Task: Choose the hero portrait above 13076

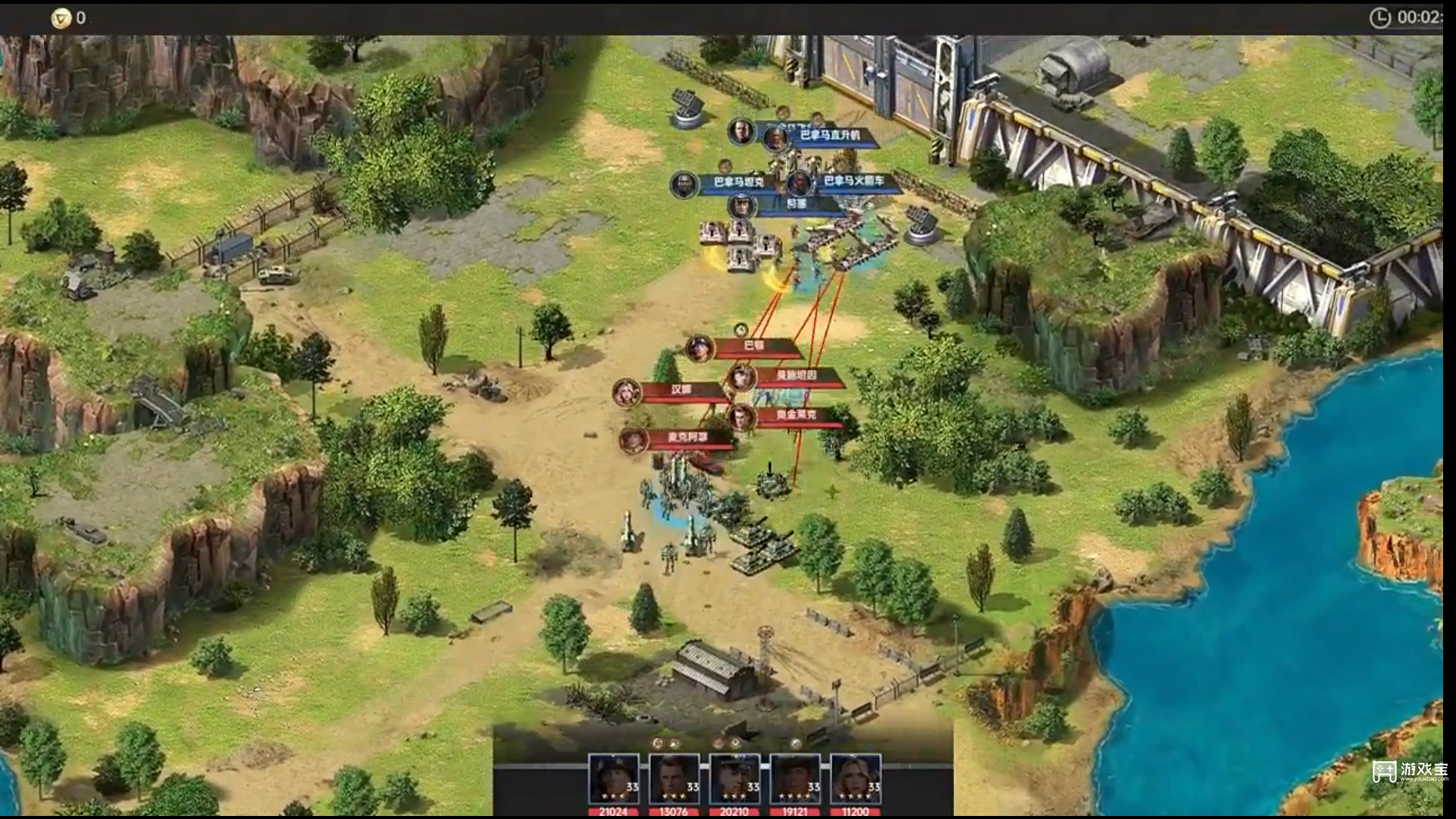Action: click(x=674, y=779)
